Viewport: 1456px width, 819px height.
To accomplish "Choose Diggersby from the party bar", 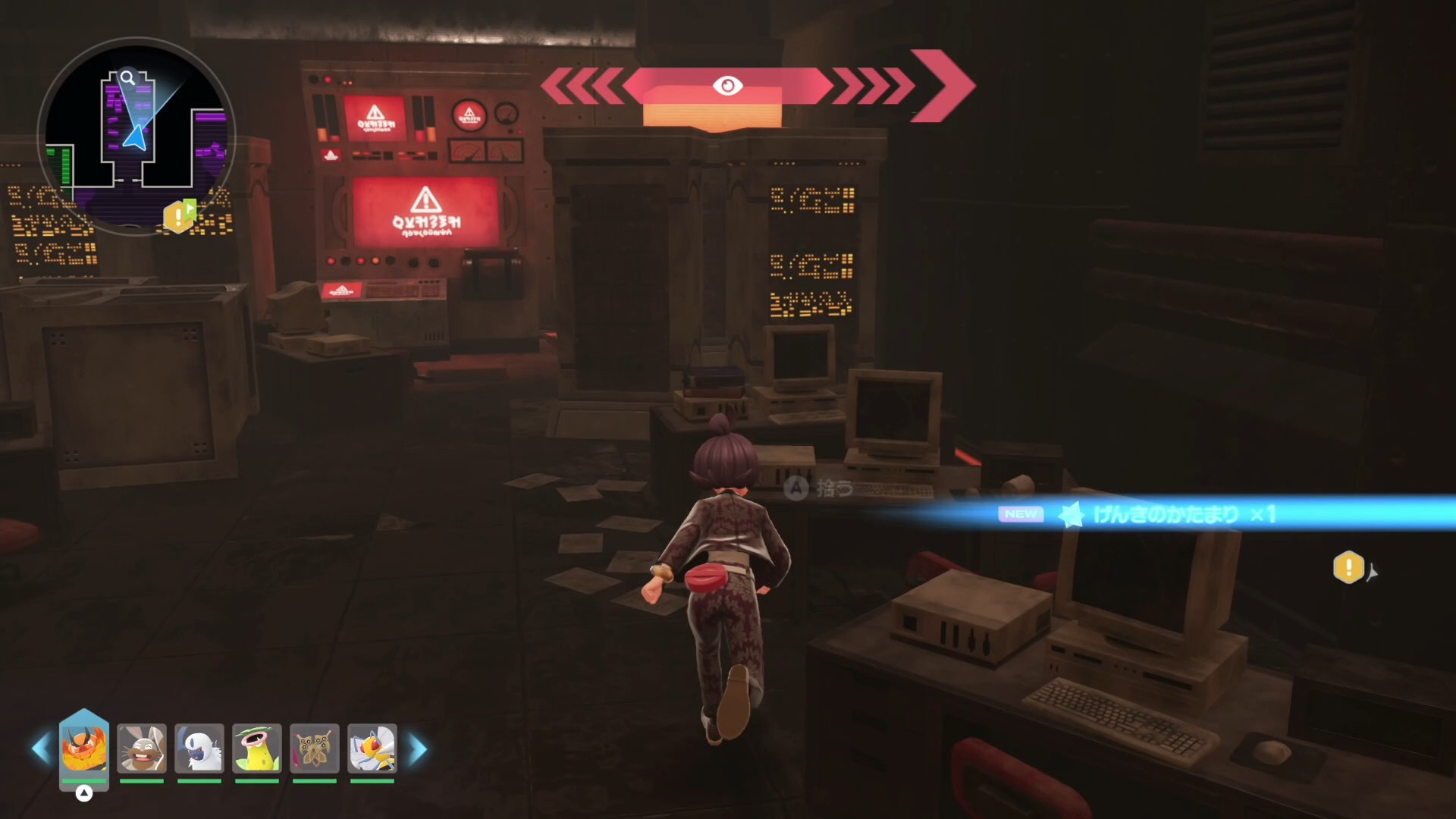I will tap(142, 748).
